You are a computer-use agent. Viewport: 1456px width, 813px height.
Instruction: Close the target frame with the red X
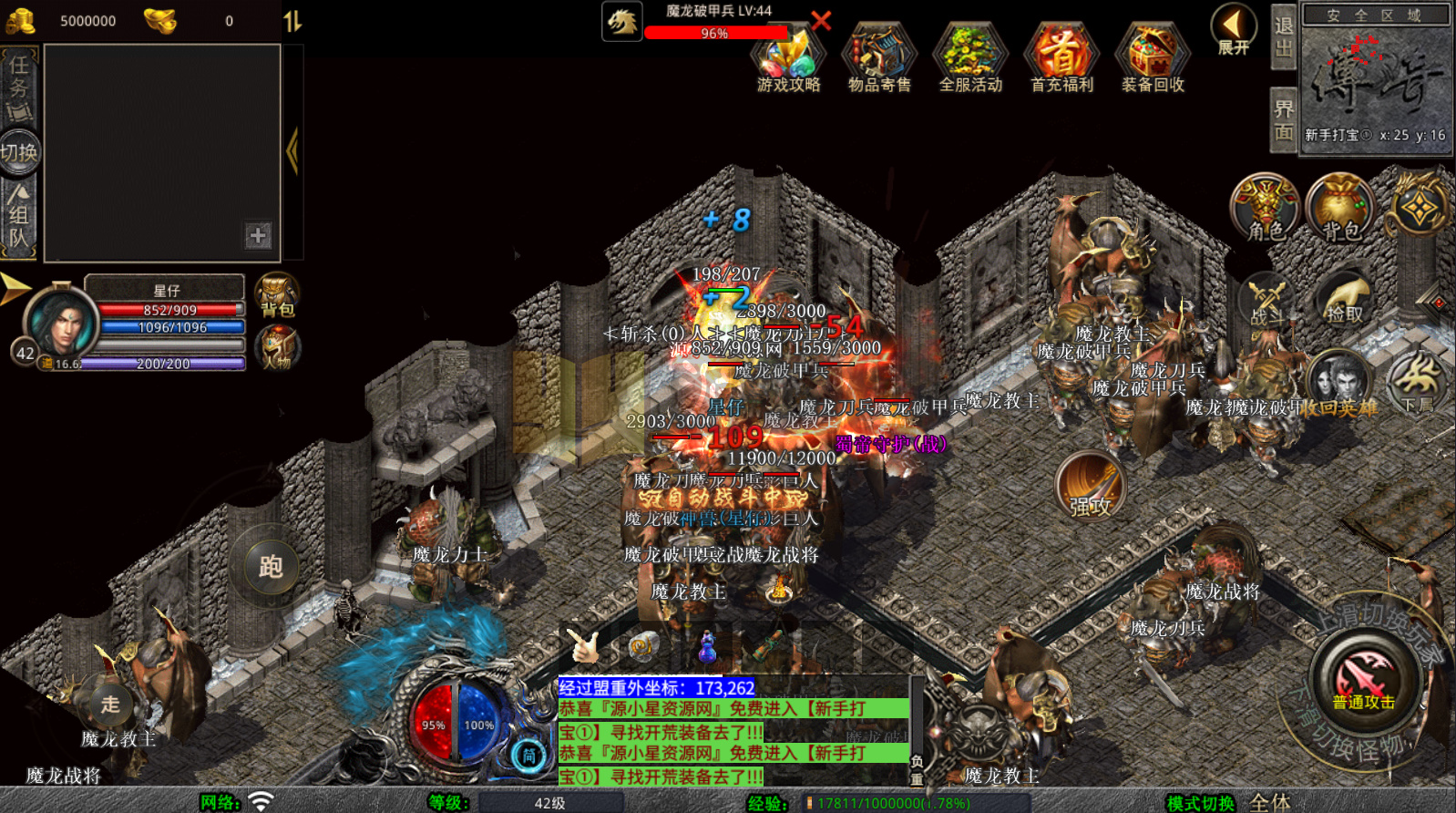(x=821, y=20)
